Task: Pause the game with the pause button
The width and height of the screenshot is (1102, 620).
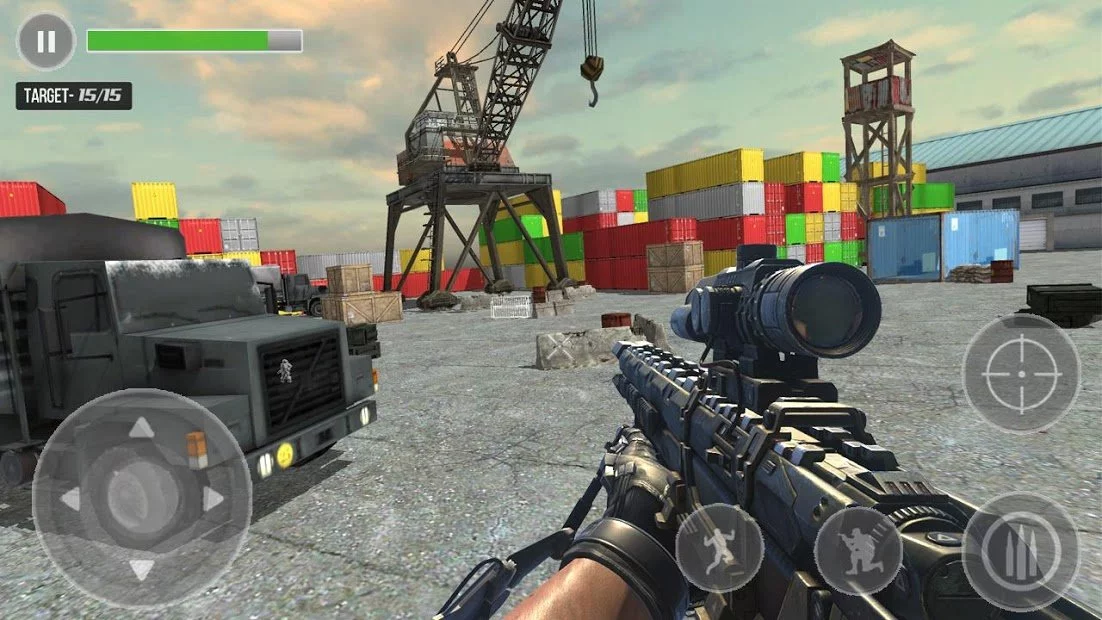Action: click(x=46, y=41)
